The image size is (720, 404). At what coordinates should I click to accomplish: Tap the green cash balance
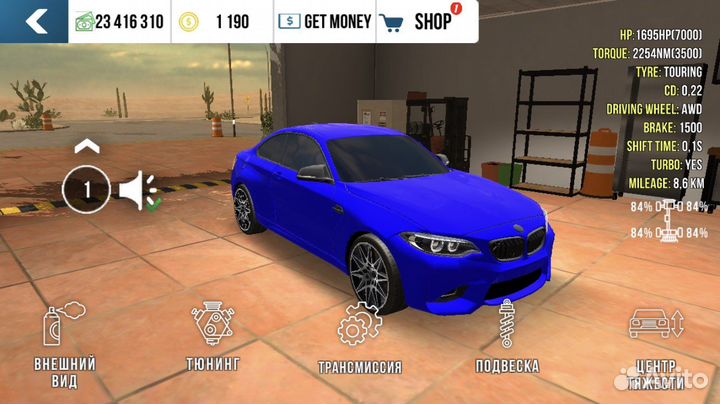(x=119, y=21)
